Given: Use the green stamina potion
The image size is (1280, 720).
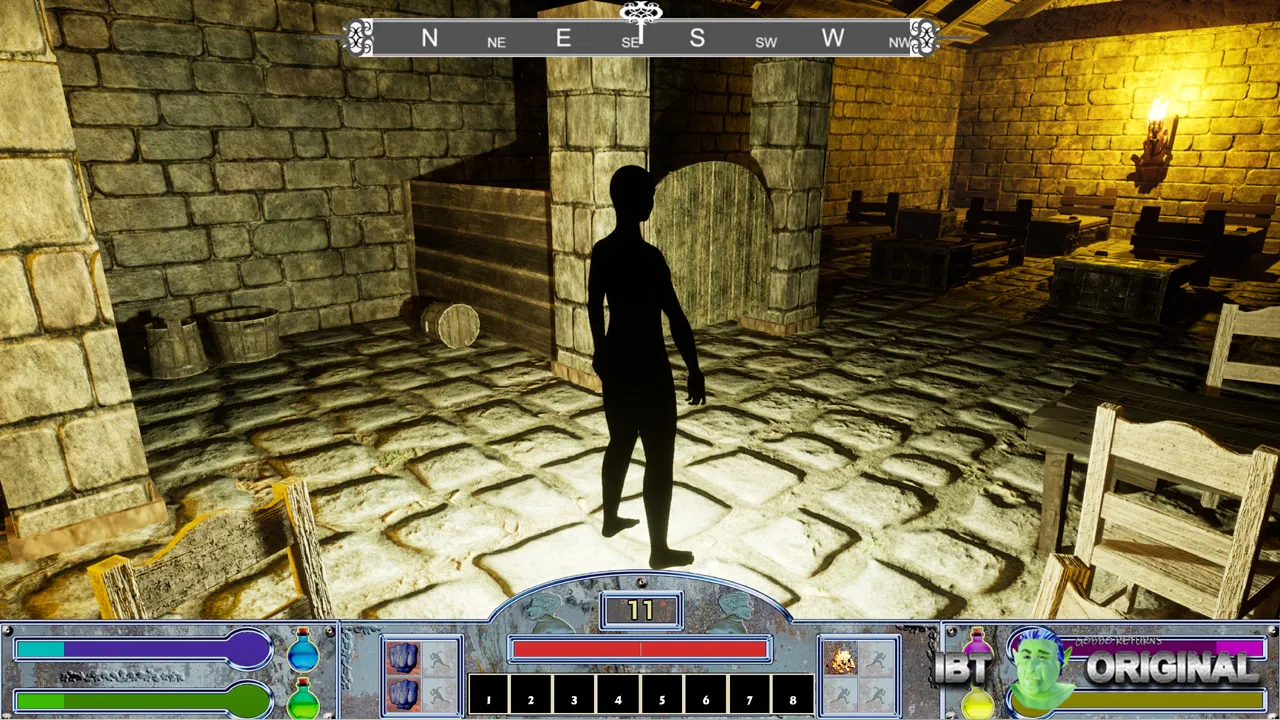Looking at the screenshot, I should (x=303, y=698).
